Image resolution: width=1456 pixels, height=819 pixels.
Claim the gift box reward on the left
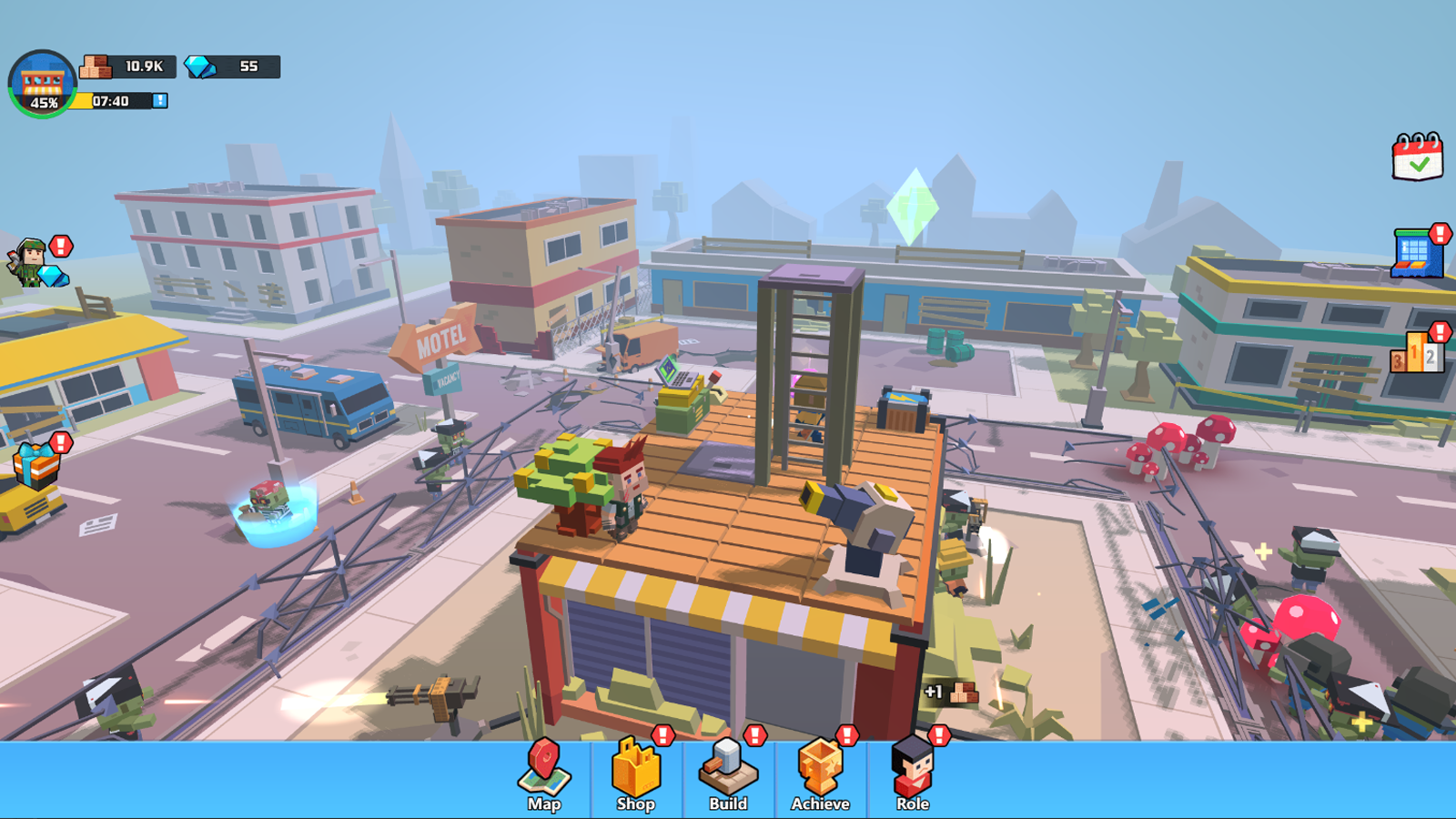click(38, 464)
